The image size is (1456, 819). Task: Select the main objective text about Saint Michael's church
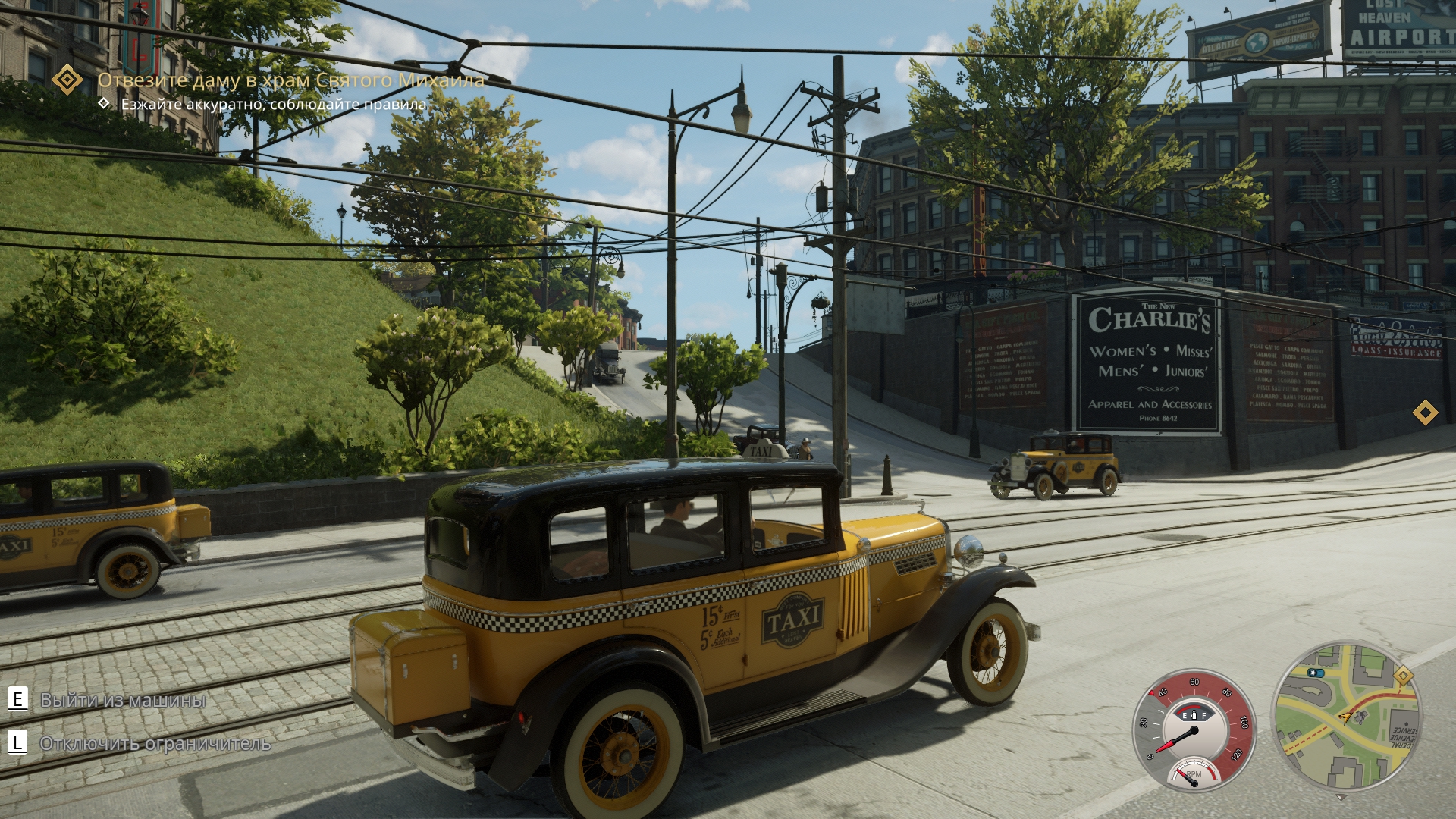coord(290,80)
